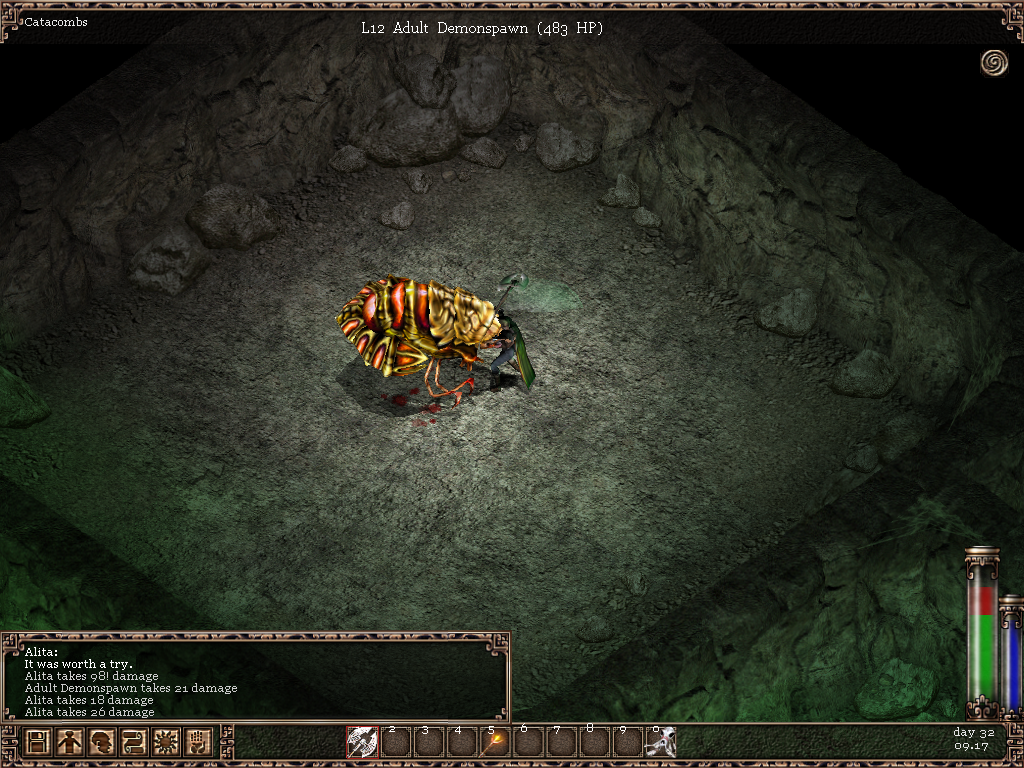Select the skeletal item in slot 0

pyautogui.click(x=660, y=742)
